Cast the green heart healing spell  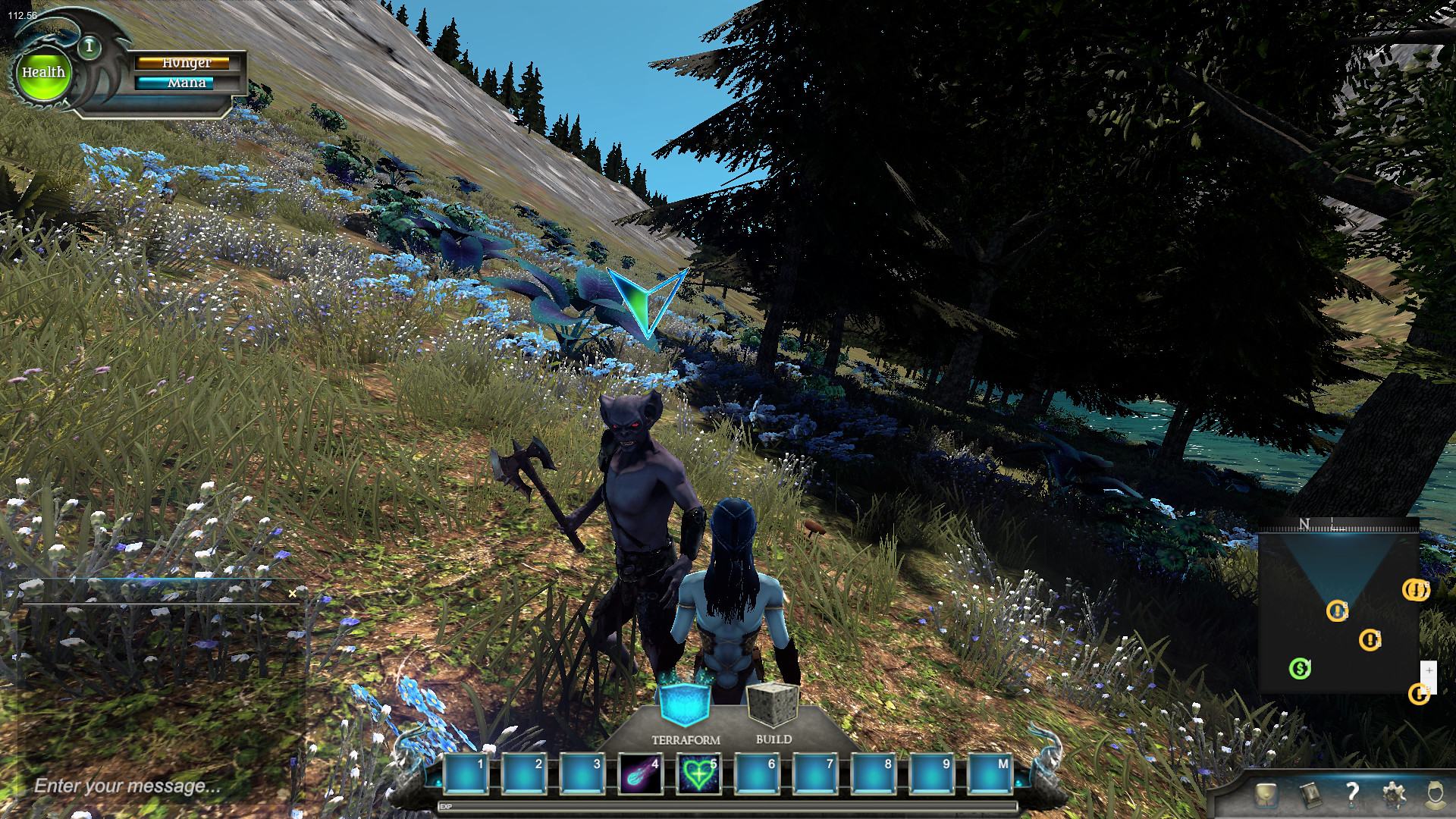tap(698, 774)
